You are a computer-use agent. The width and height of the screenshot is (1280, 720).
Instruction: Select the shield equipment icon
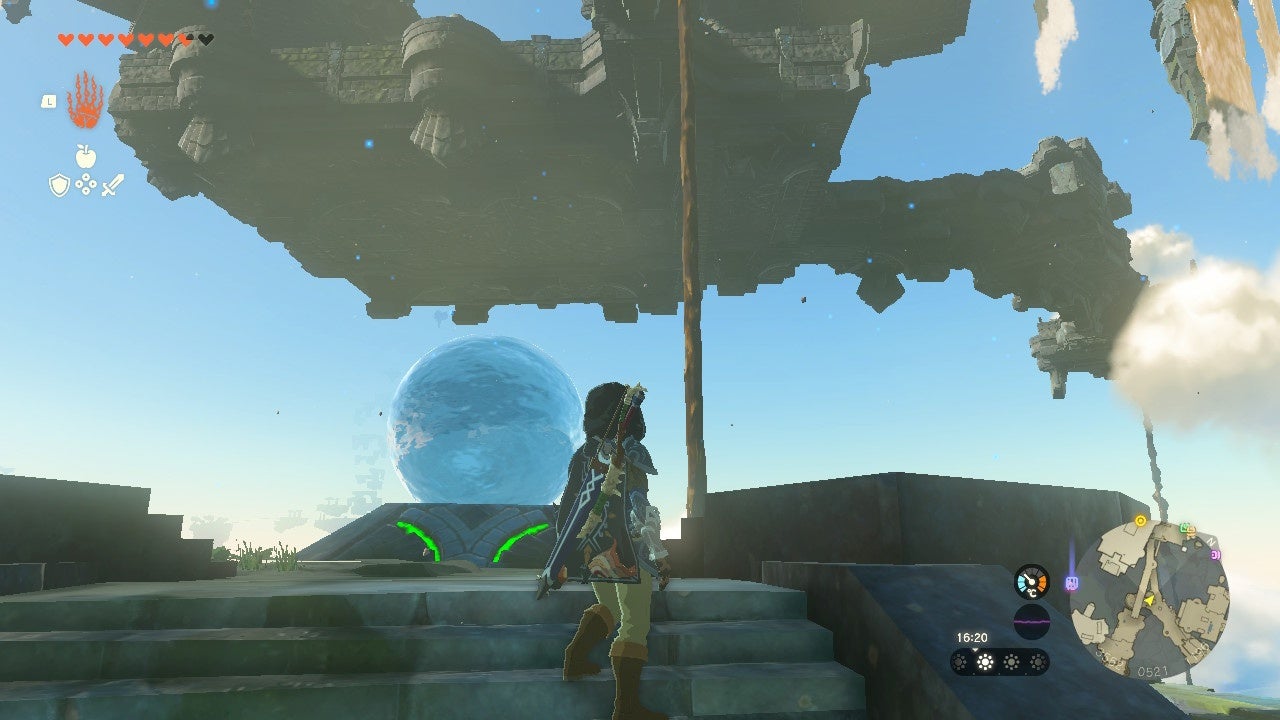(59, 183)
